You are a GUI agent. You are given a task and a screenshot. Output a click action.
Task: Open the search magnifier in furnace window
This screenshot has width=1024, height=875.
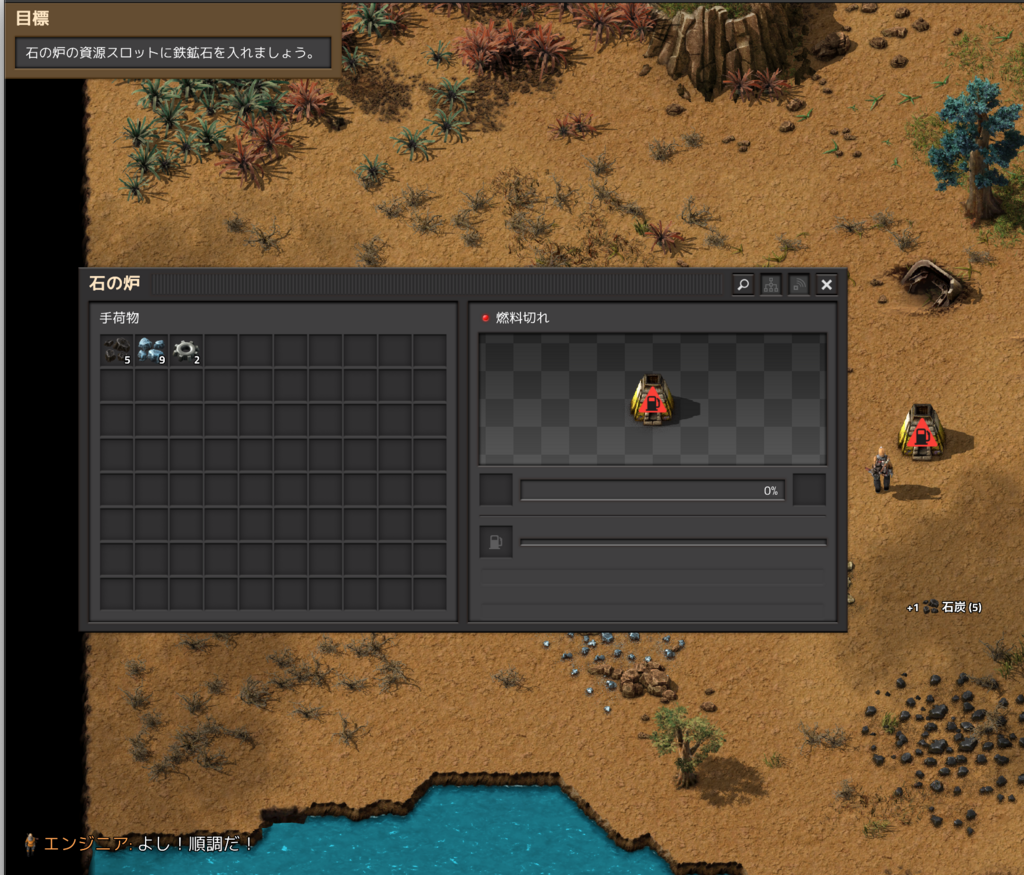(x=743, y=285)
